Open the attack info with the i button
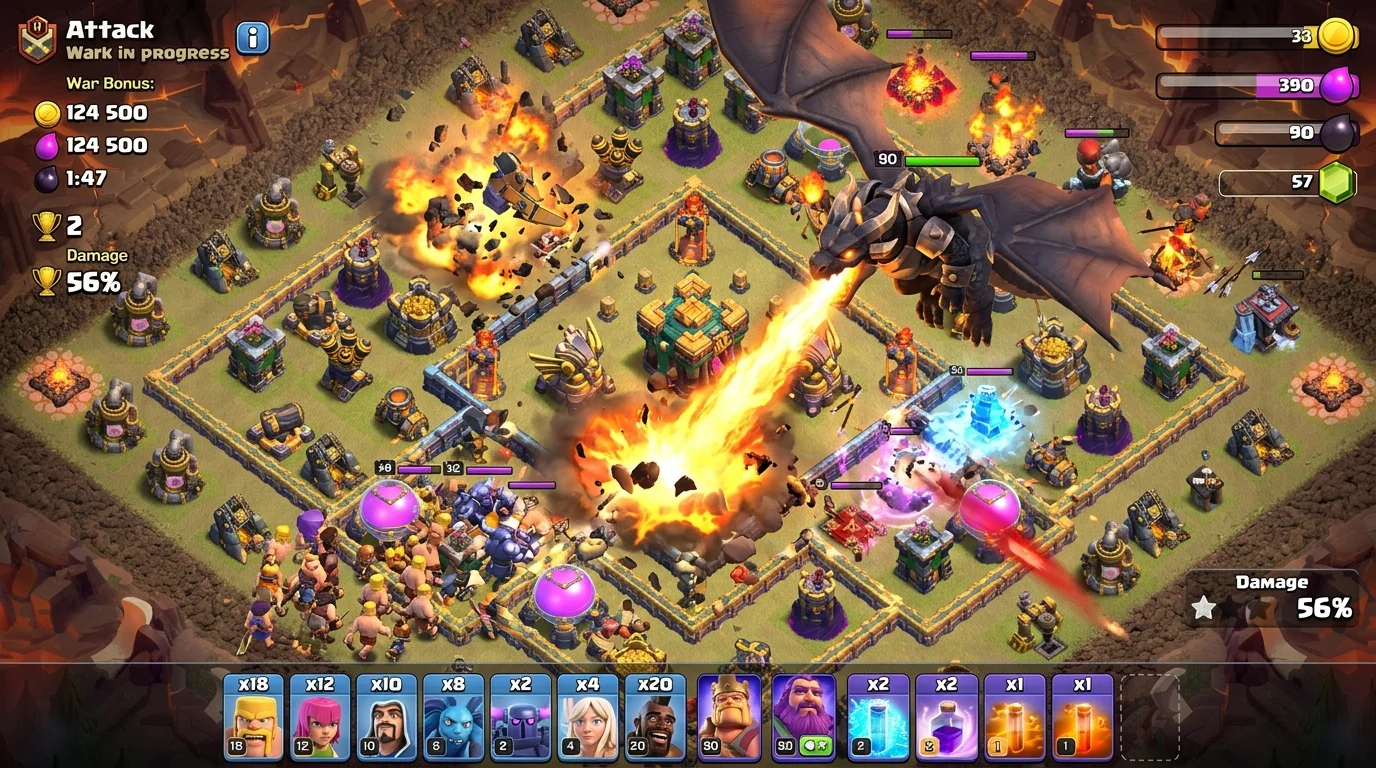This screenshot has height=768, width=1376. [251, 36]
